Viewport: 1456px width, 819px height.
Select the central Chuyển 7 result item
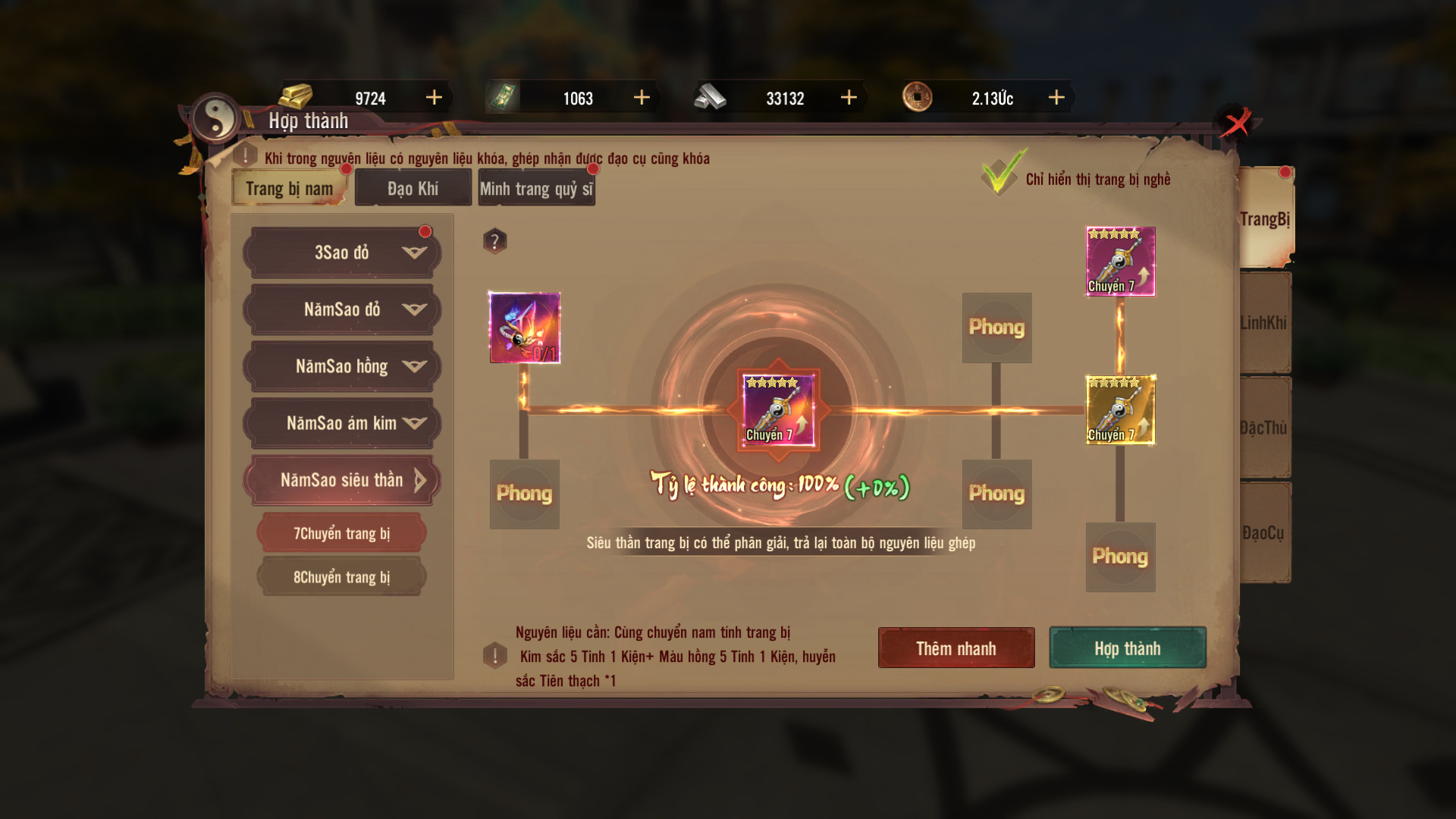pos(778,410)
